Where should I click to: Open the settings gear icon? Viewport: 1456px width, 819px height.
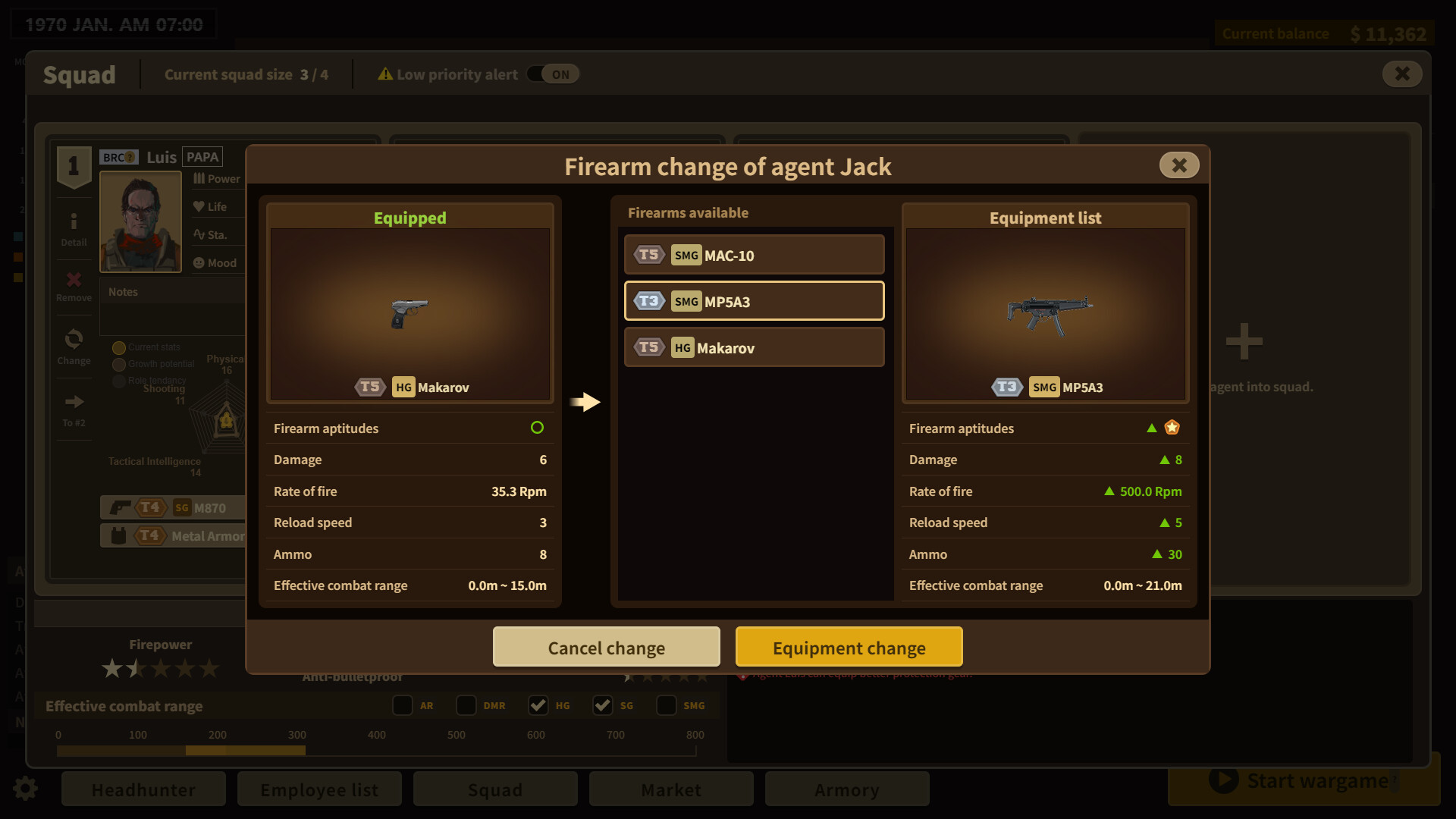25,789
